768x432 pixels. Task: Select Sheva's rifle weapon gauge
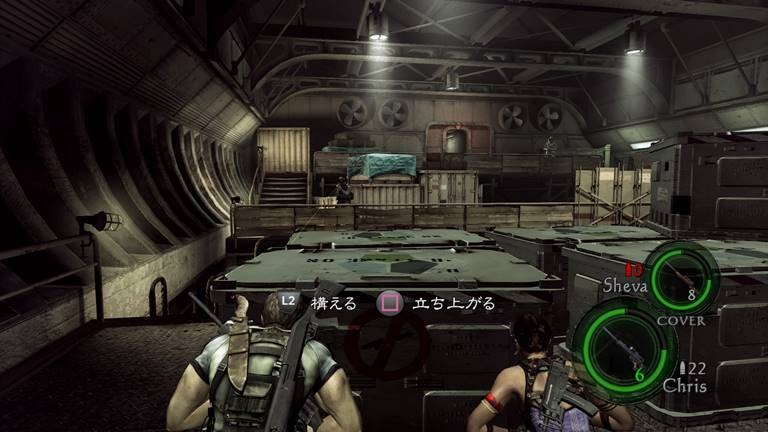click(680, 280)
